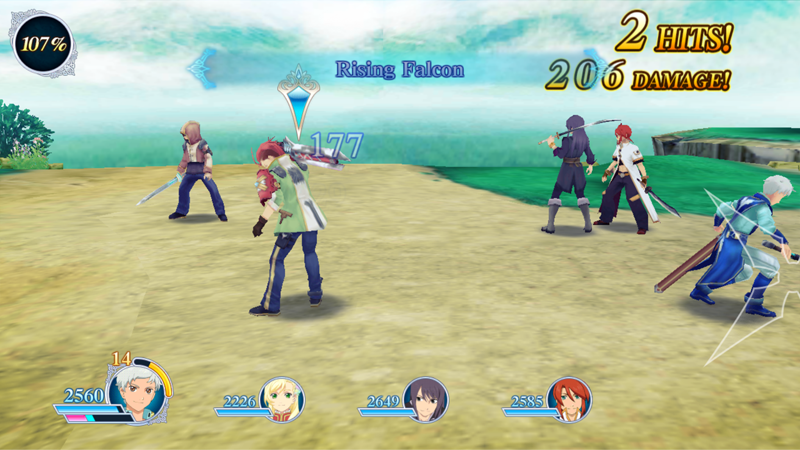Select the white-haired character portrait

tap(137, 392)
